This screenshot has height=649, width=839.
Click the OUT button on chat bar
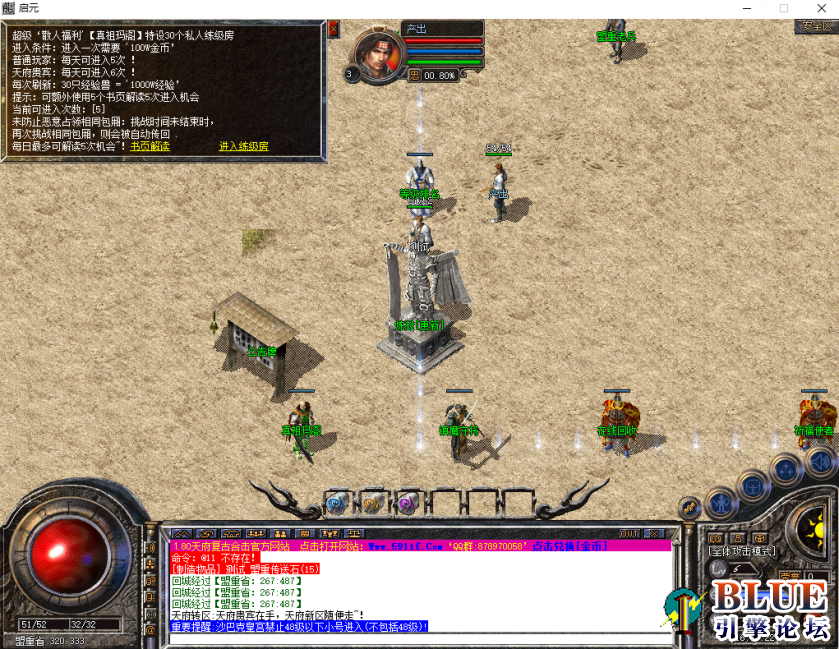(629, 534)
